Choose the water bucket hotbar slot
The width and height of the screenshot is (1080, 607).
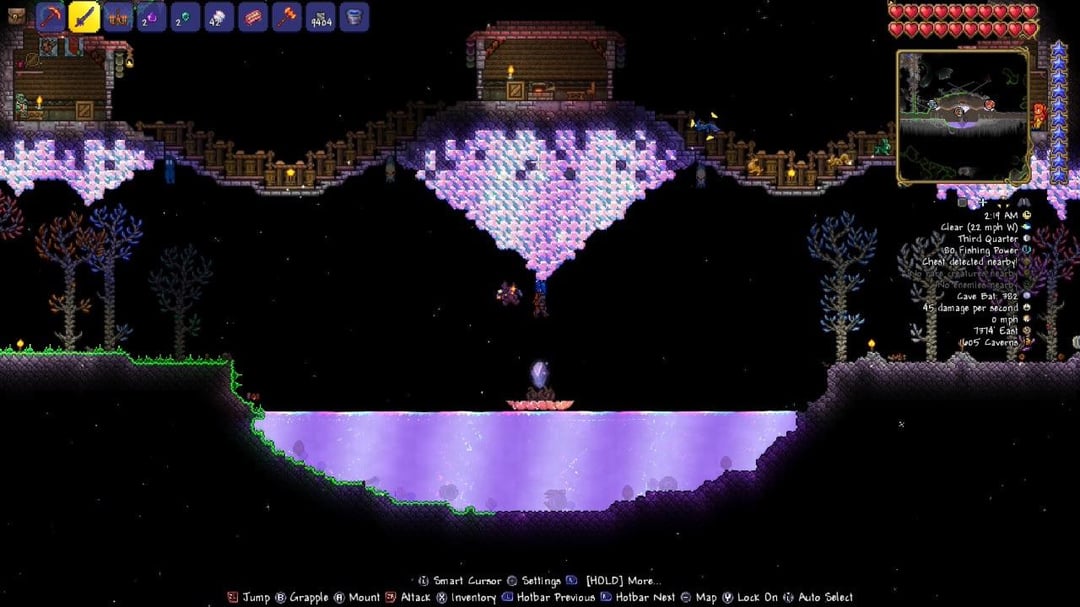click(354, 17)
